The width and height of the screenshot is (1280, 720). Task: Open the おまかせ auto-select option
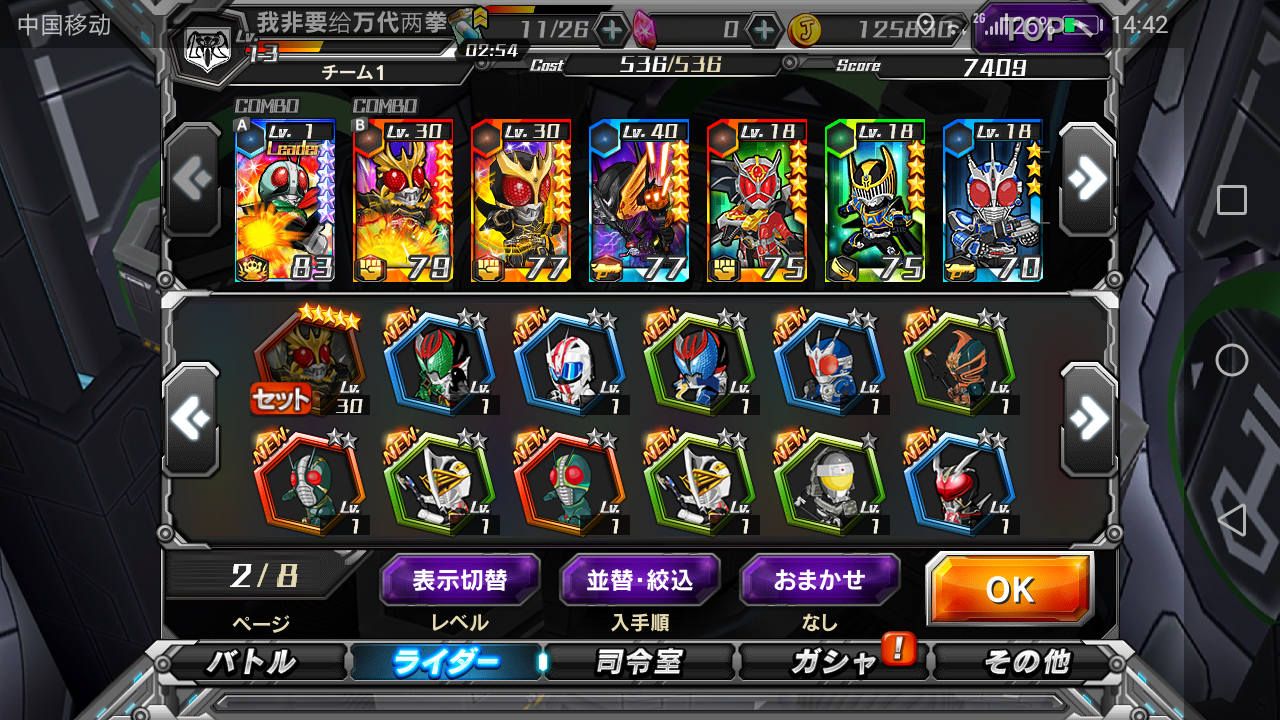(820, 580)
